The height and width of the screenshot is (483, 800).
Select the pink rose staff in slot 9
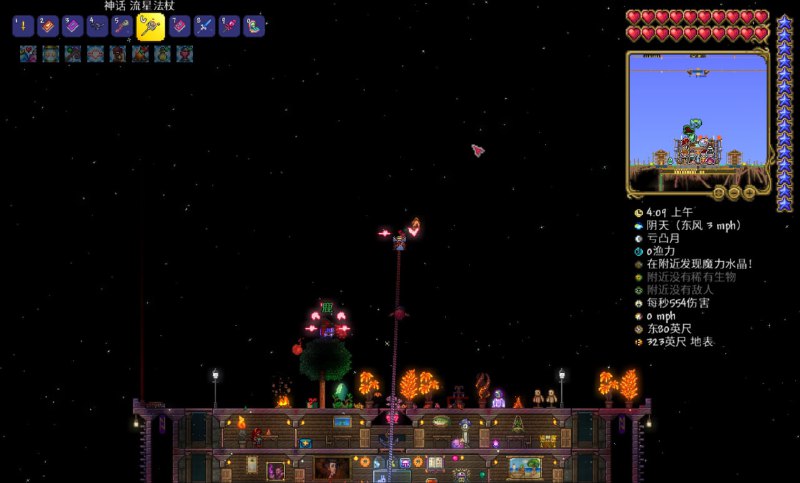[229, 26]
